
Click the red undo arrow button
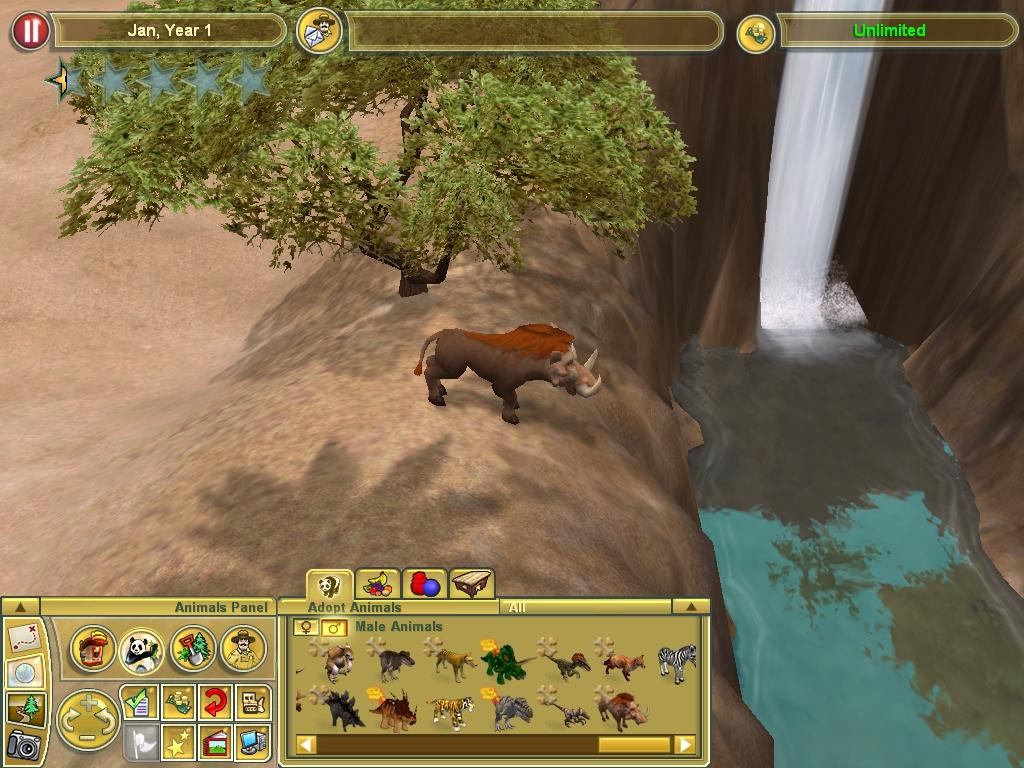[214, 702]
